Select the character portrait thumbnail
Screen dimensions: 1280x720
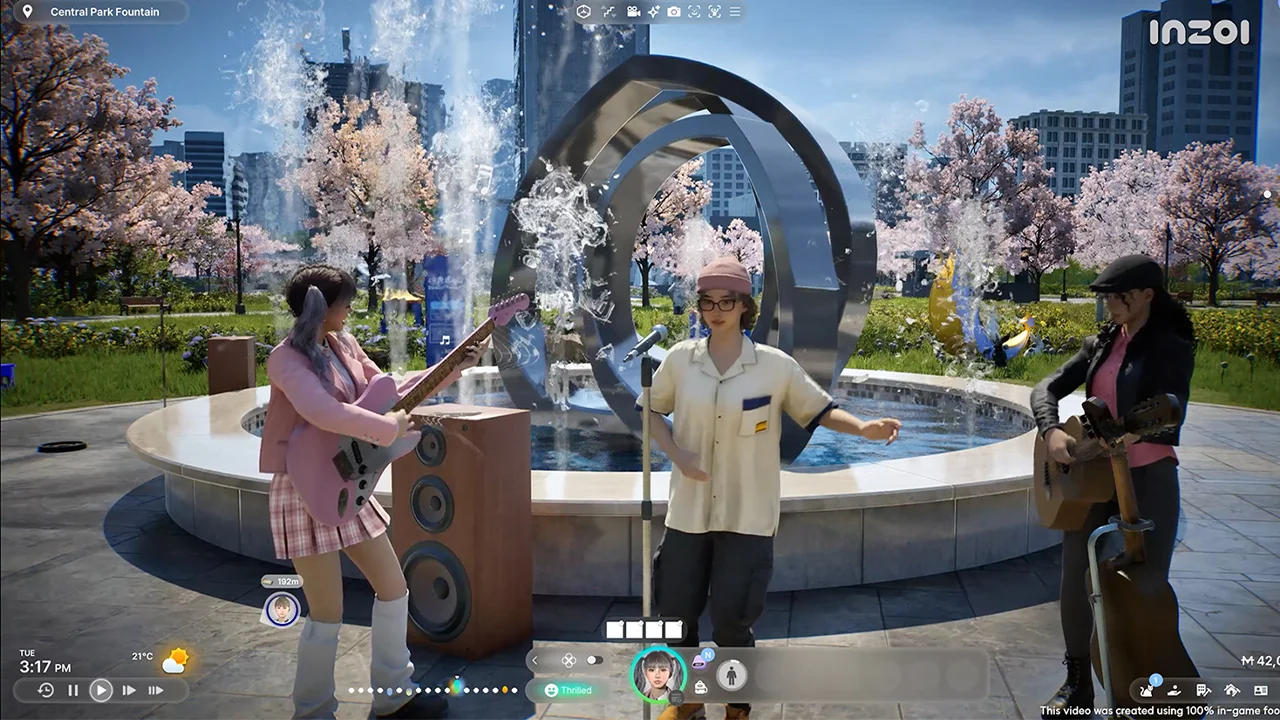coord(658,675)
